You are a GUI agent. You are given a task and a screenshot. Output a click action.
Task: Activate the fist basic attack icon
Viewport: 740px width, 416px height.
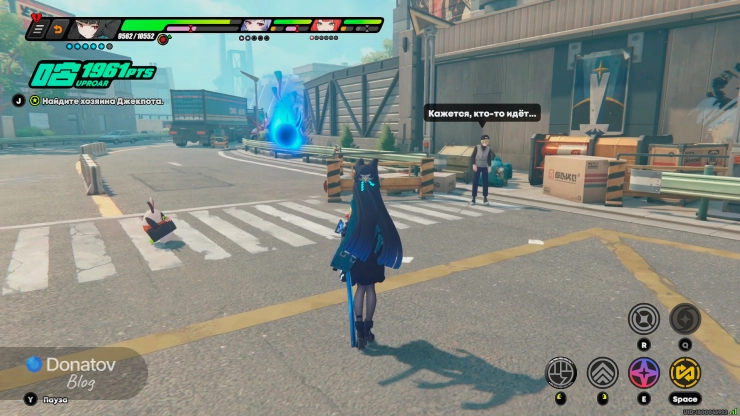pos(560,372)
